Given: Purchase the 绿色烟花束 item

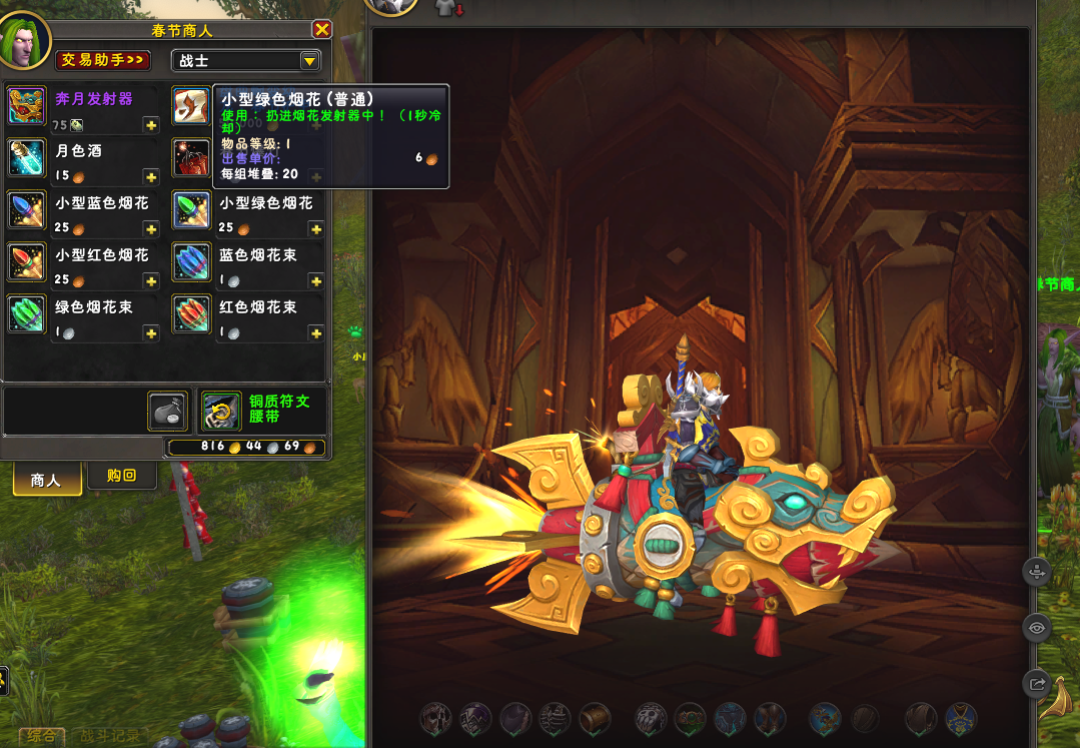Looking at the screenshot, I should tap(27, 314).
